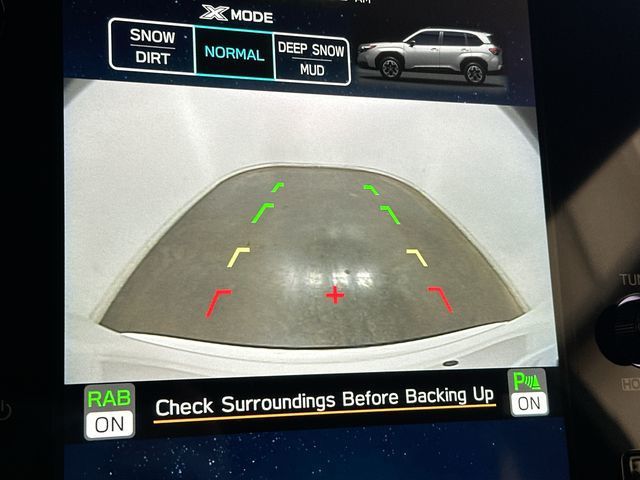Screen dimensions: 640x480
Task: Toggle the parking sensor ON button
Action: 528,393
